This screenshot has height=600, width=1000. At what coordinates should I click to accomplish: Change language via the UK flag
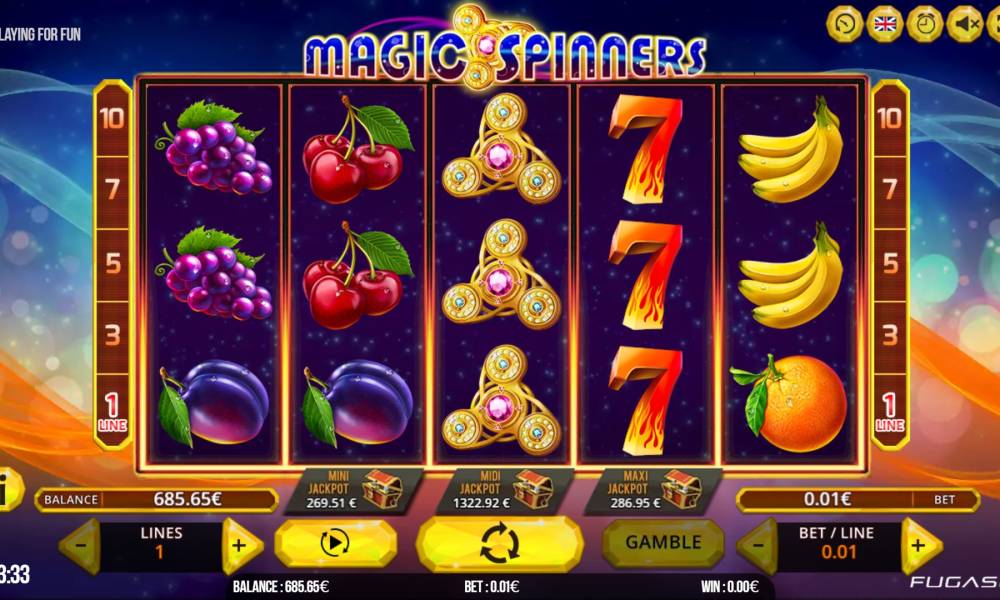pyautogui.click(x=884, y=23)
